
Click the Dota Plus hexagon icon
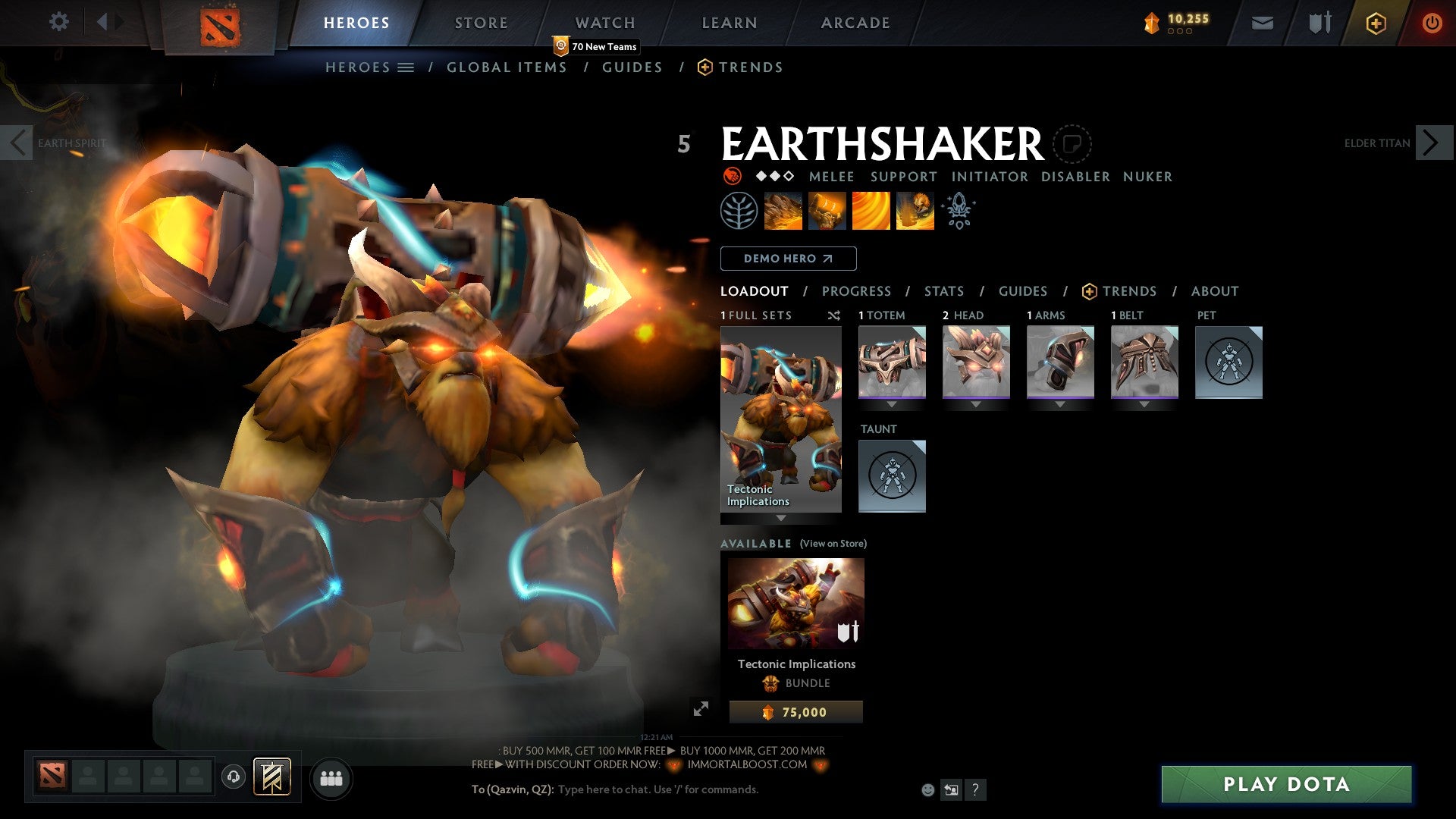point(1375,23)
